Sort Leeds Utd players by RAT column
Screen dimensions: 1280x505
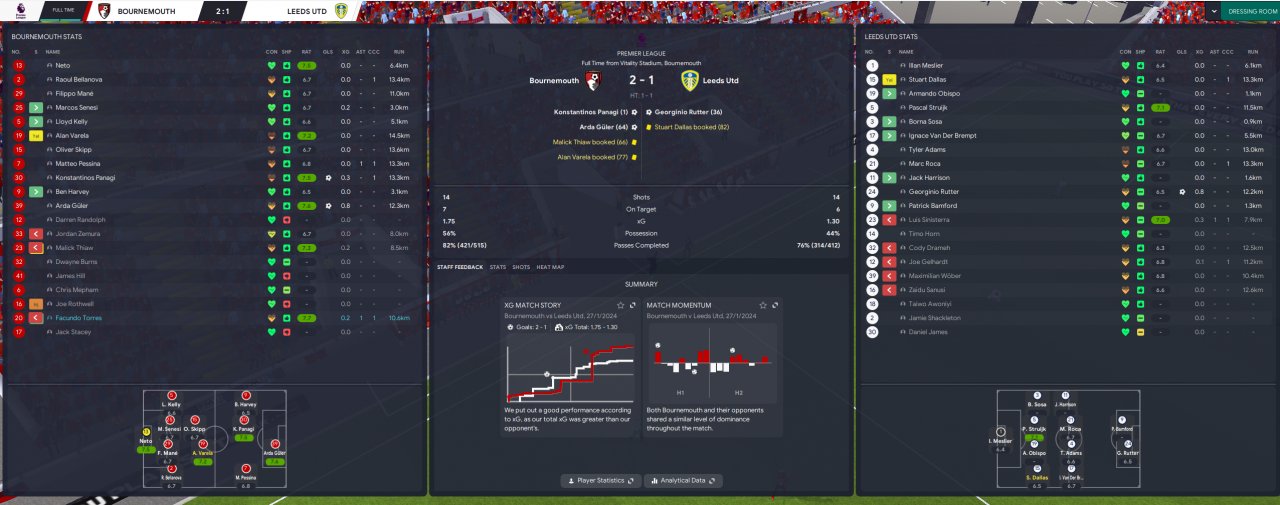pos(1160,51)
